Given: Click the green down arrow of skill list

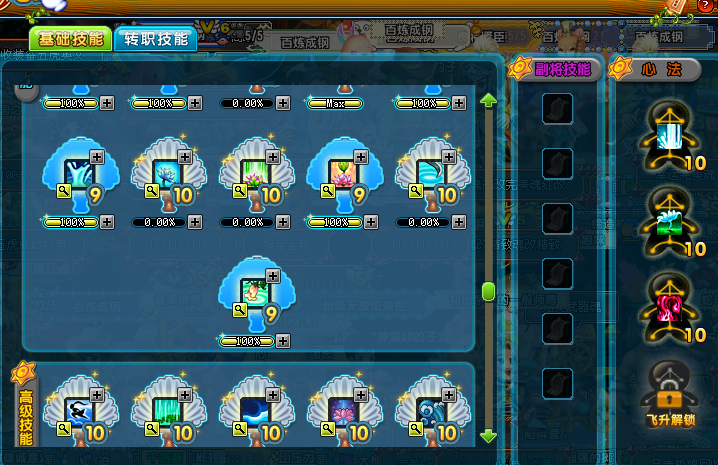Looking at the screenshot, I should pyautogui.click(x=488, y=437).
